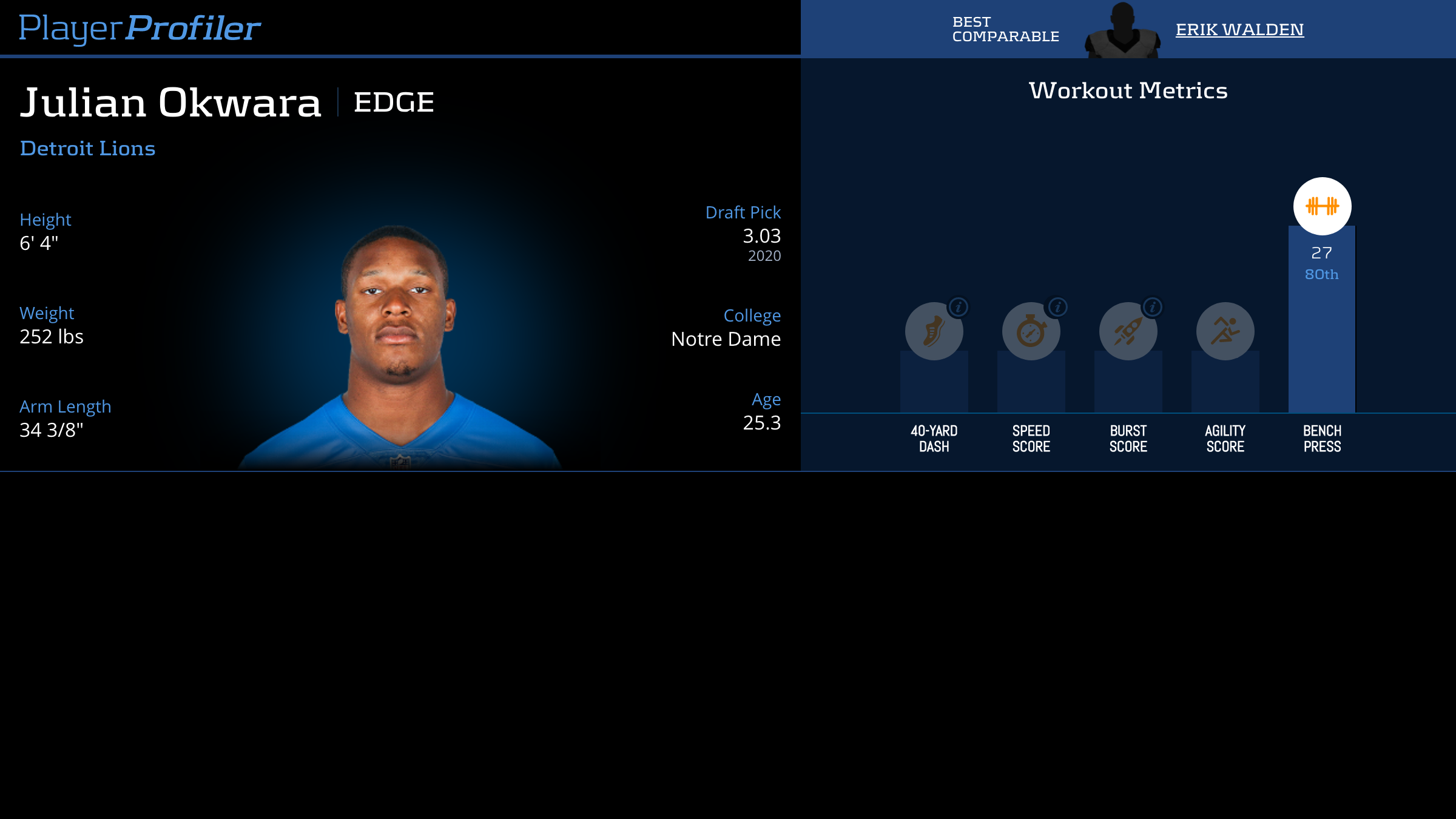Select the Agility Score runner icon
Screen dimensions: 1456x819
pos(1225,331)
